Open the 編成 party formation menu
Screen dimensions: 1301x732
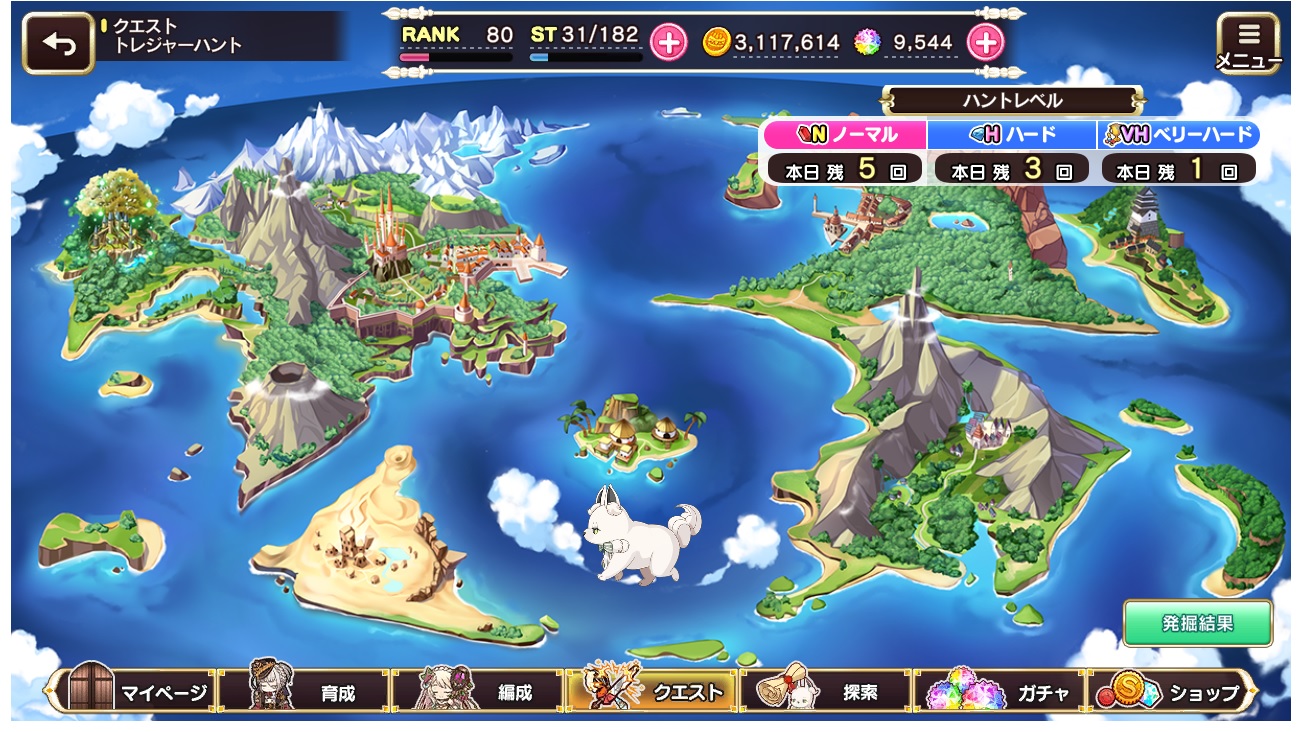coord(478,692)
